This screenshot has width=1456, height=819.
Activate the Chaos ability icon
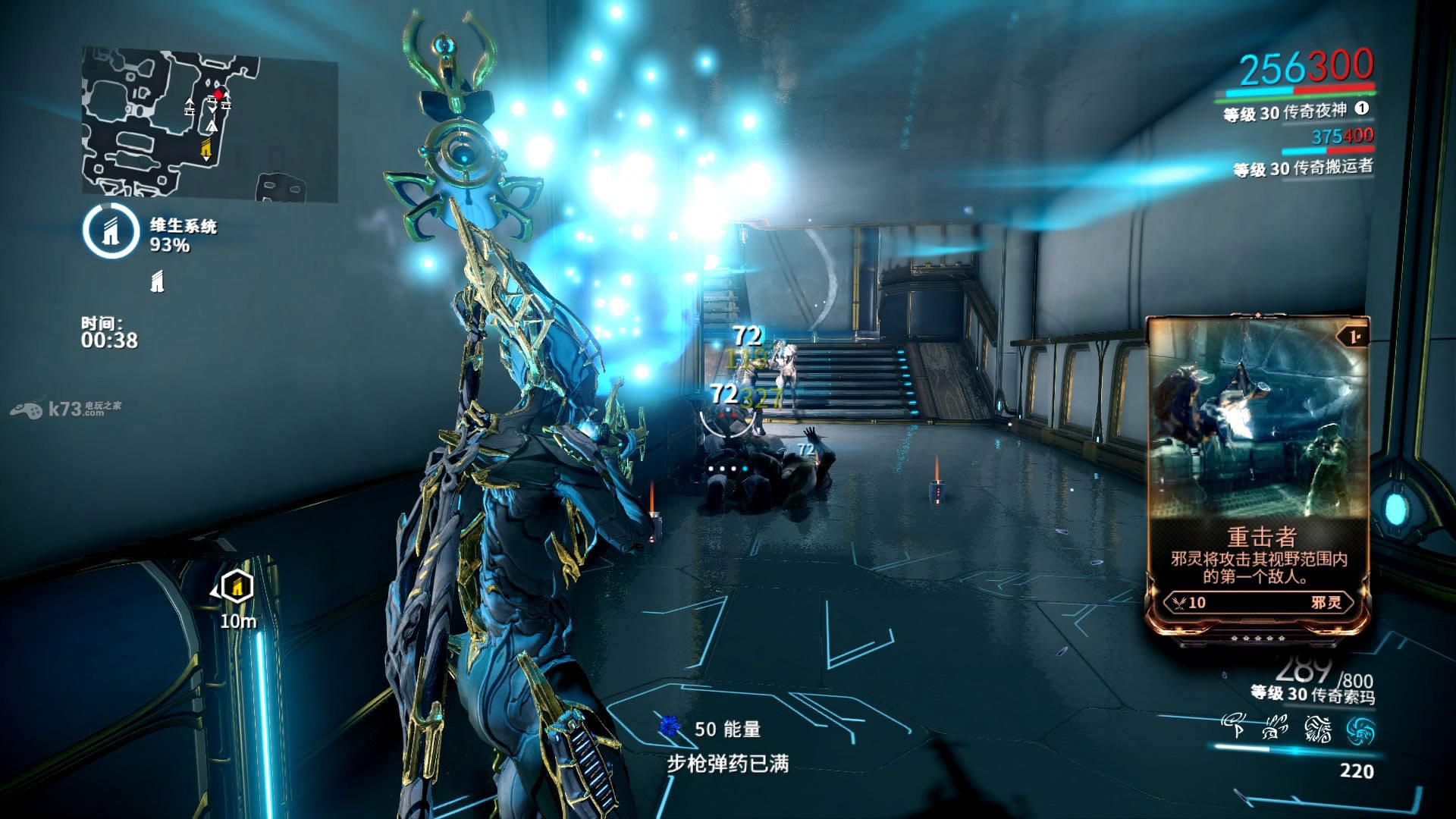click(1317, 730)
